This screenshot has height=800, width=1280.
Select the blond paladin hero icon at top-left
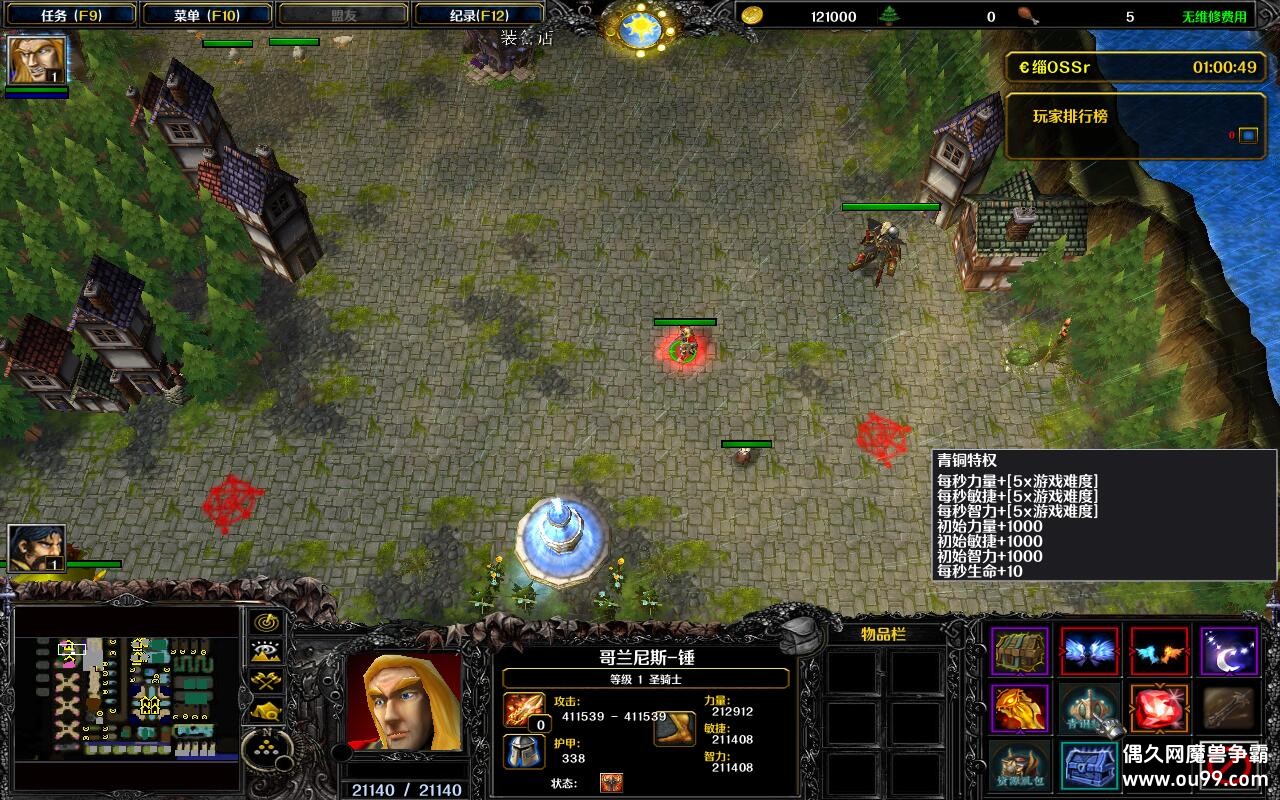[x=37, y=60]
